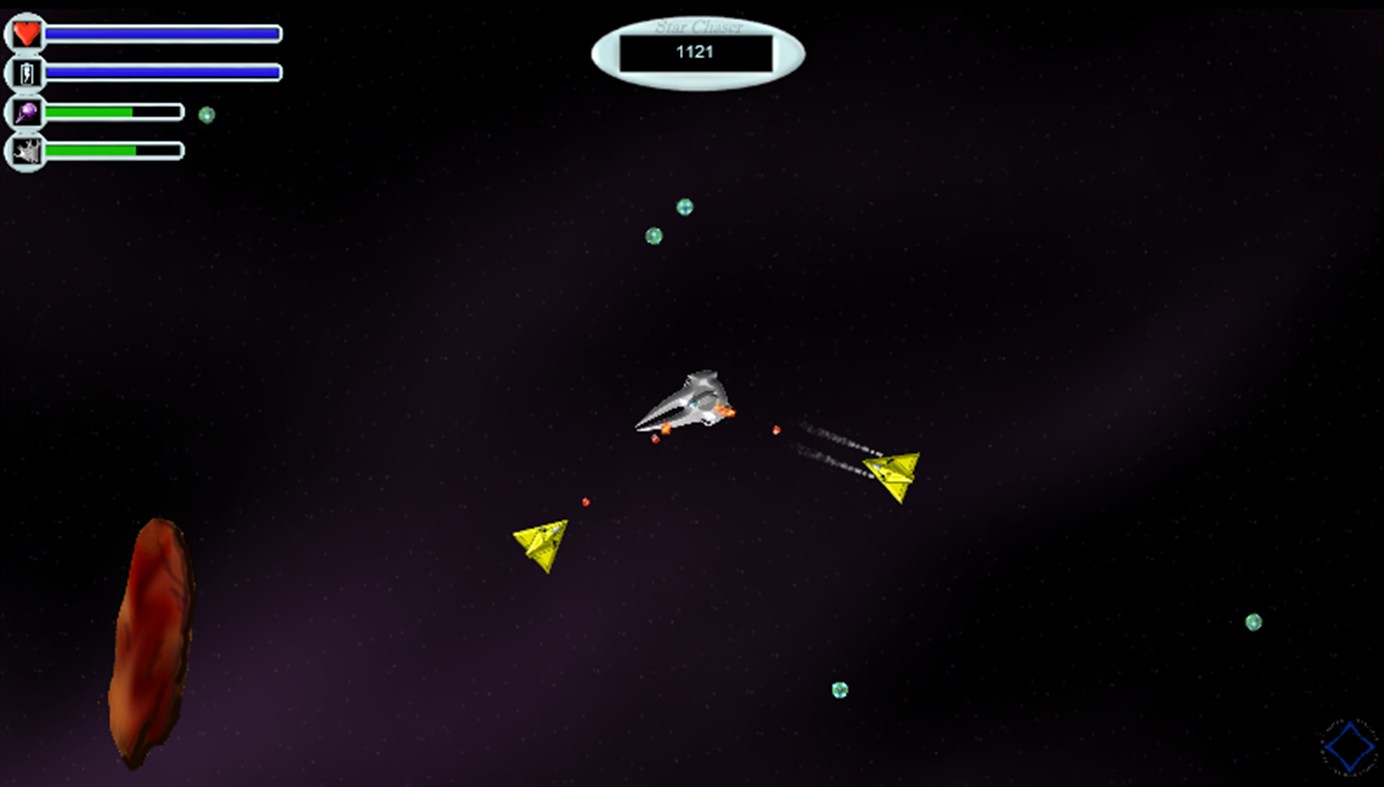Collect the green orb near the ability bar
This screenshot has width=1384, height=787.
(x=207, y=113)
